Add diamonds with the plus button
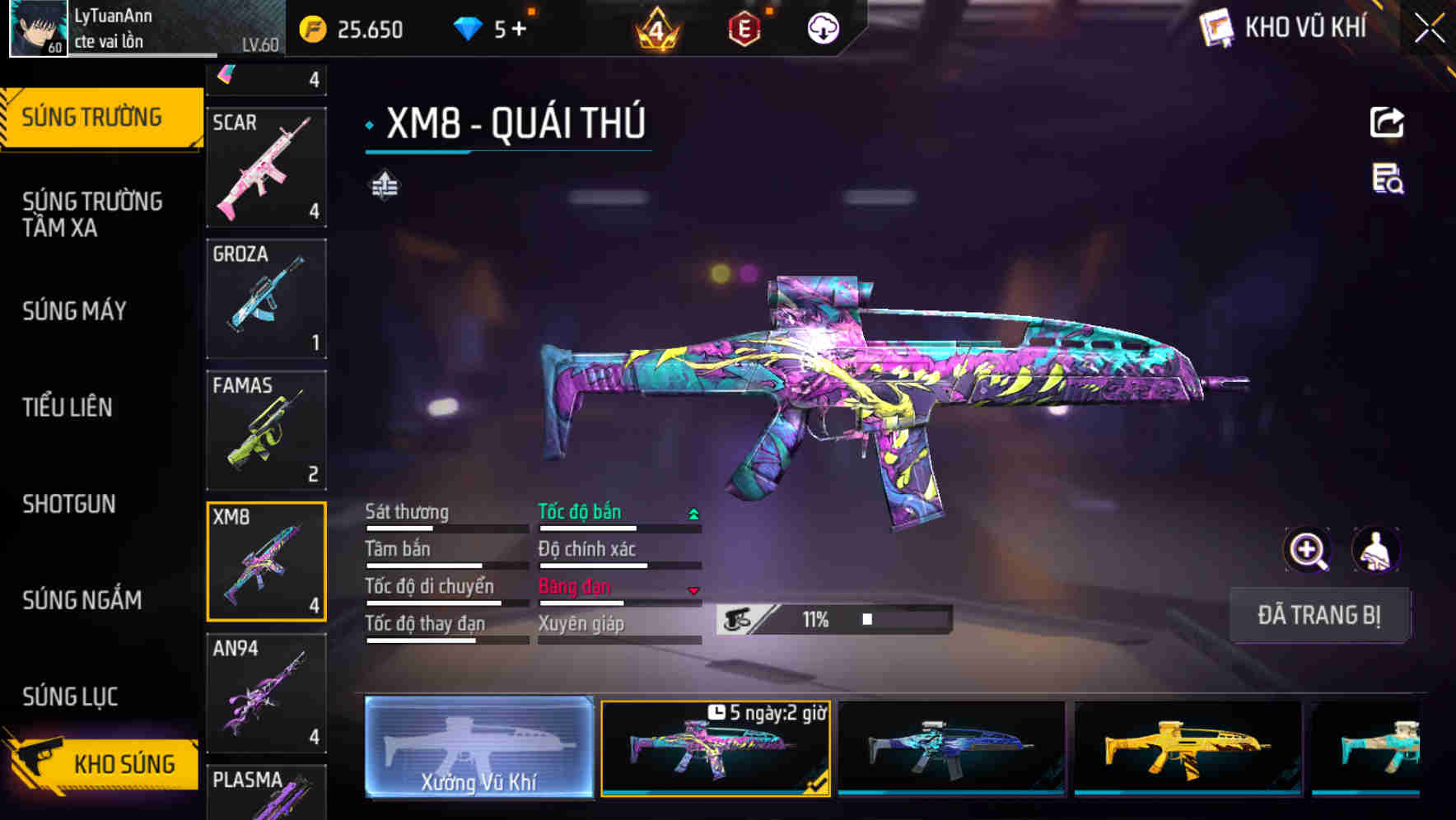 [x=519, y=30]
